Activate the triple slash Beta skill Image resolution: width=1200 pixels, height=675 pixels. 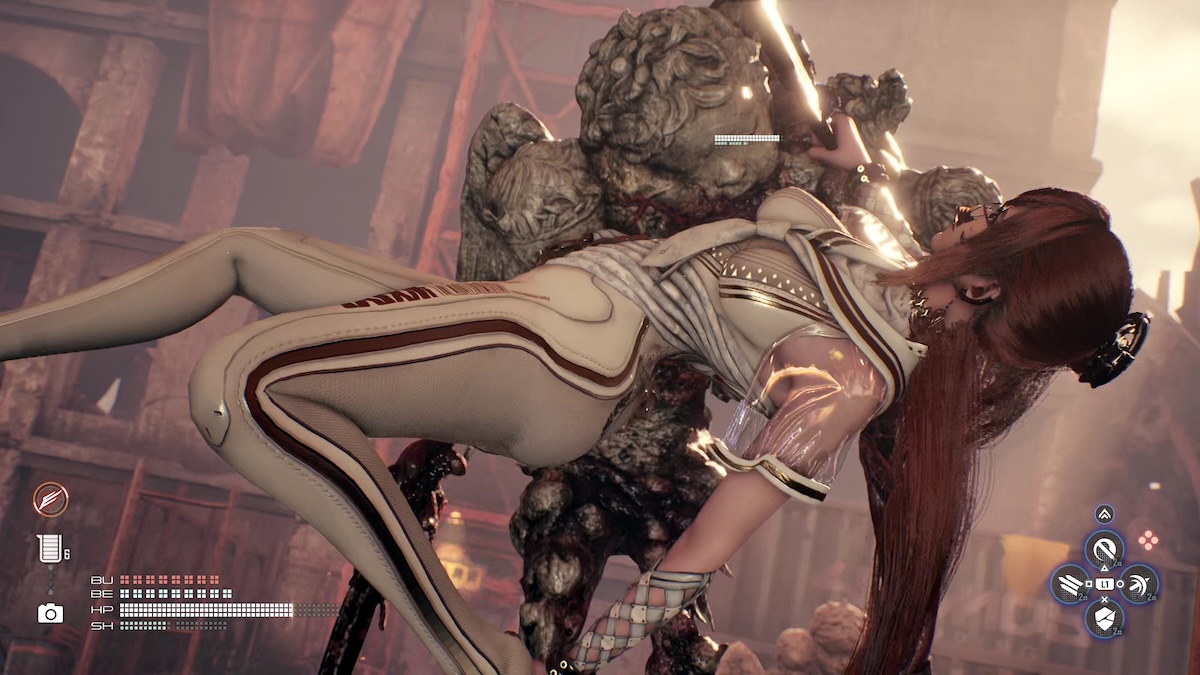(x=1069, y=583)
